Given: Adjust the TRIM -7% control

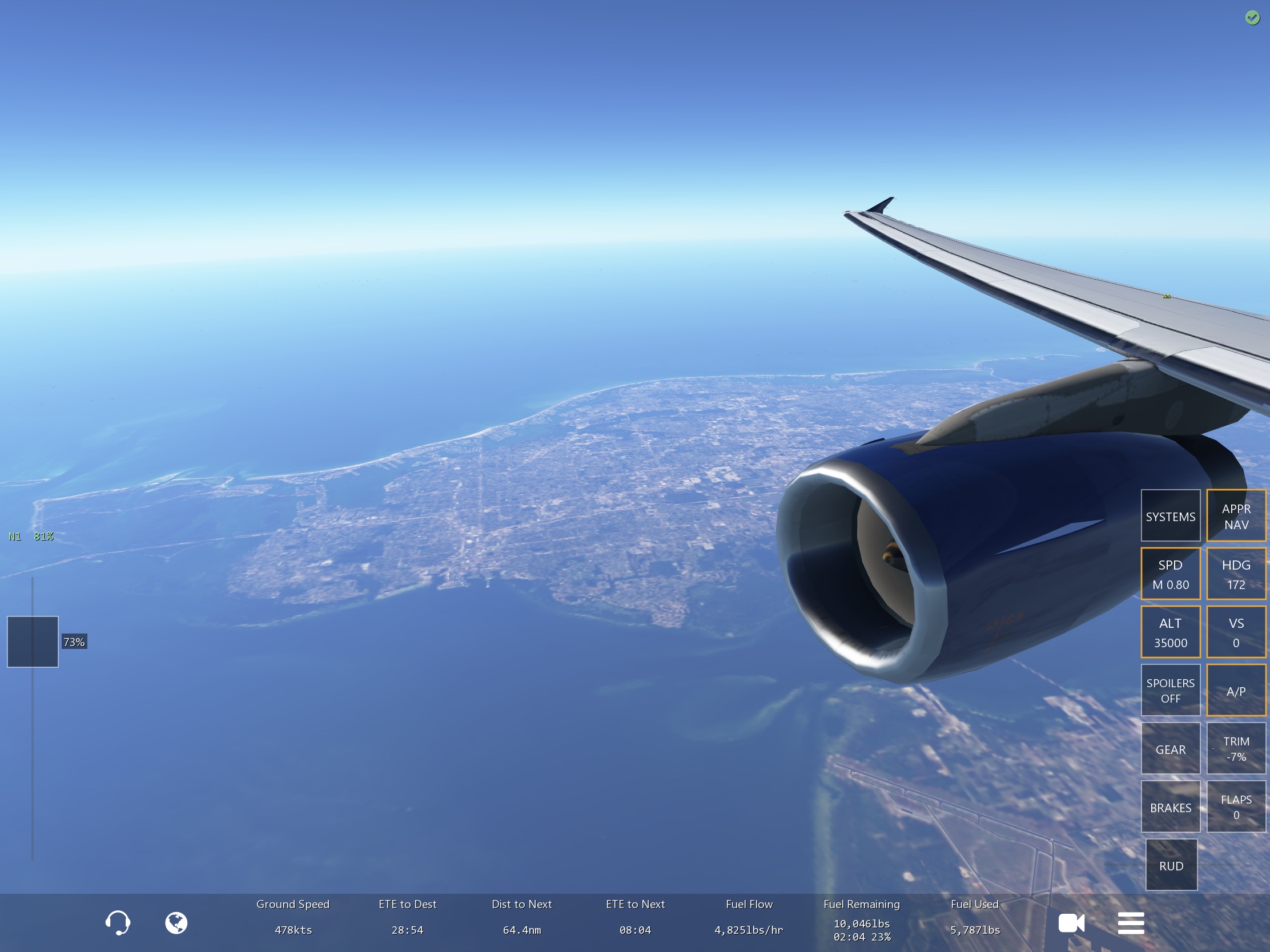Looking at the screenshot, I should pos(1236,749).
